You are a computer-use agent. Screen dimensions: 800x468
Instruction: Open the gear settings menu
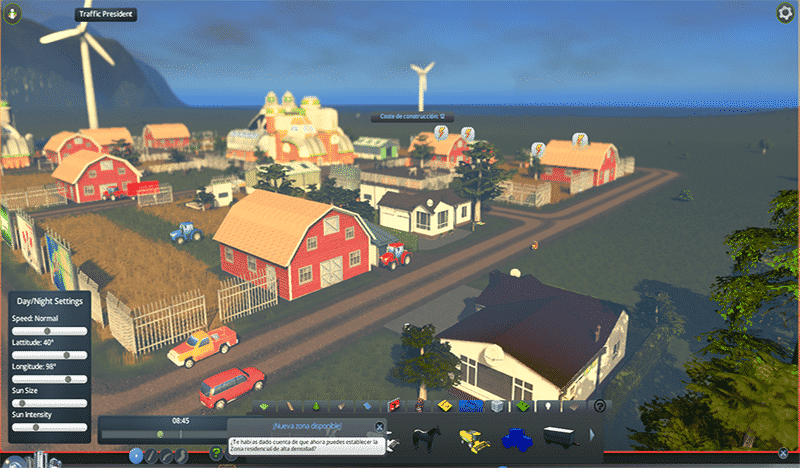(x=784, y=13)
